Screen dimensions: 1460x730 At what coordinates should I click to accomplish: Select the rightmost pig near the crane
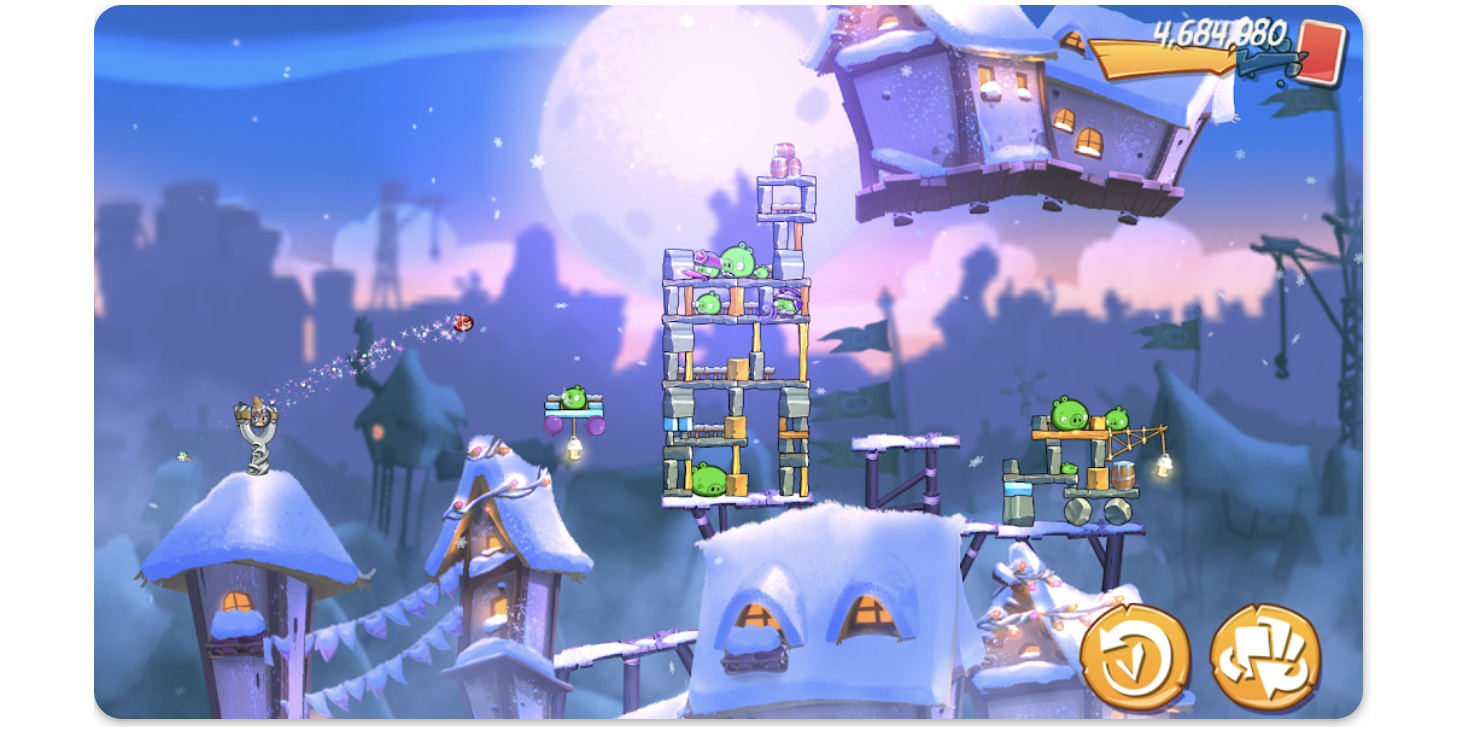[1118, 417]
